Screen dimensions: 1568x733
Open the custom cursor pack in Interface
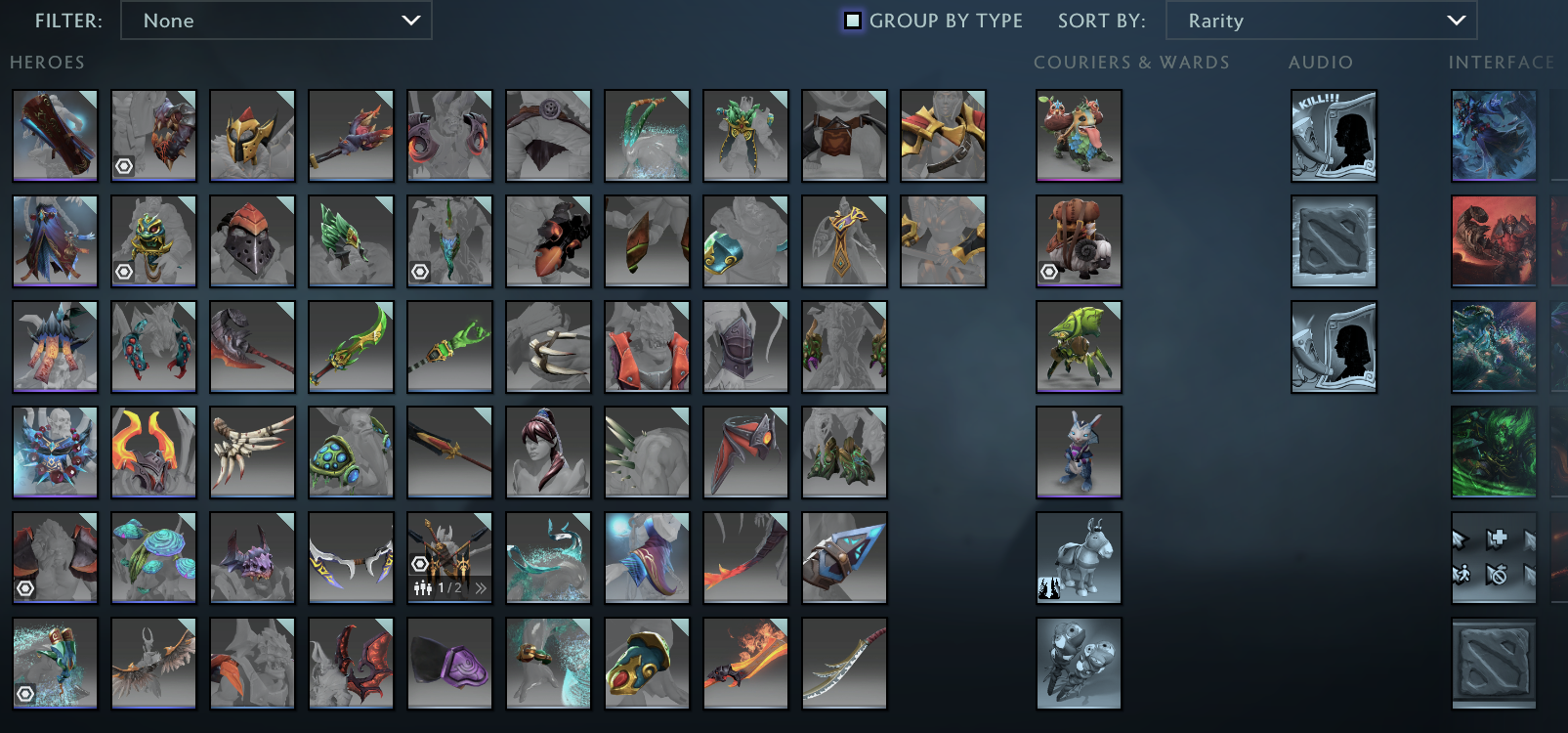pyautogui.click(x=1493, y=557)
